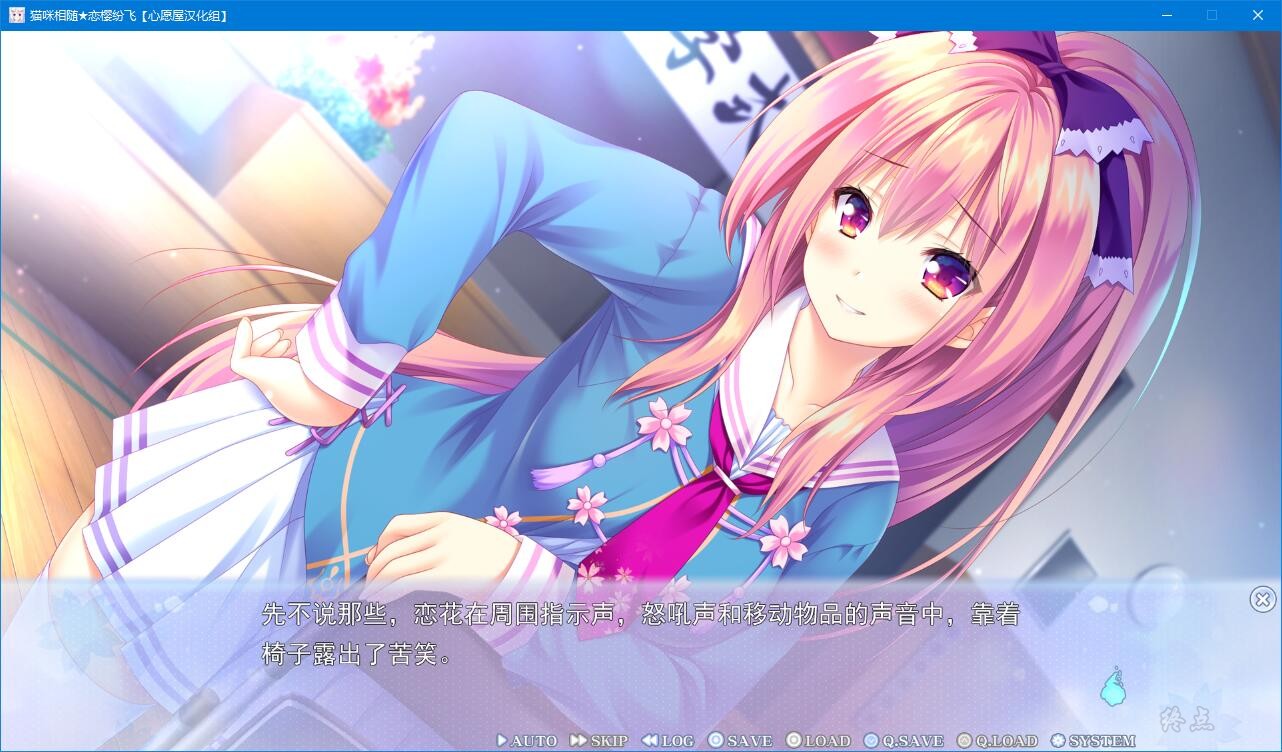Perform a quick save with Q.SAVE
Image resolution: width=1282 pixels, height=752 pixels.
pyautogui.click(x=904, y=741)
